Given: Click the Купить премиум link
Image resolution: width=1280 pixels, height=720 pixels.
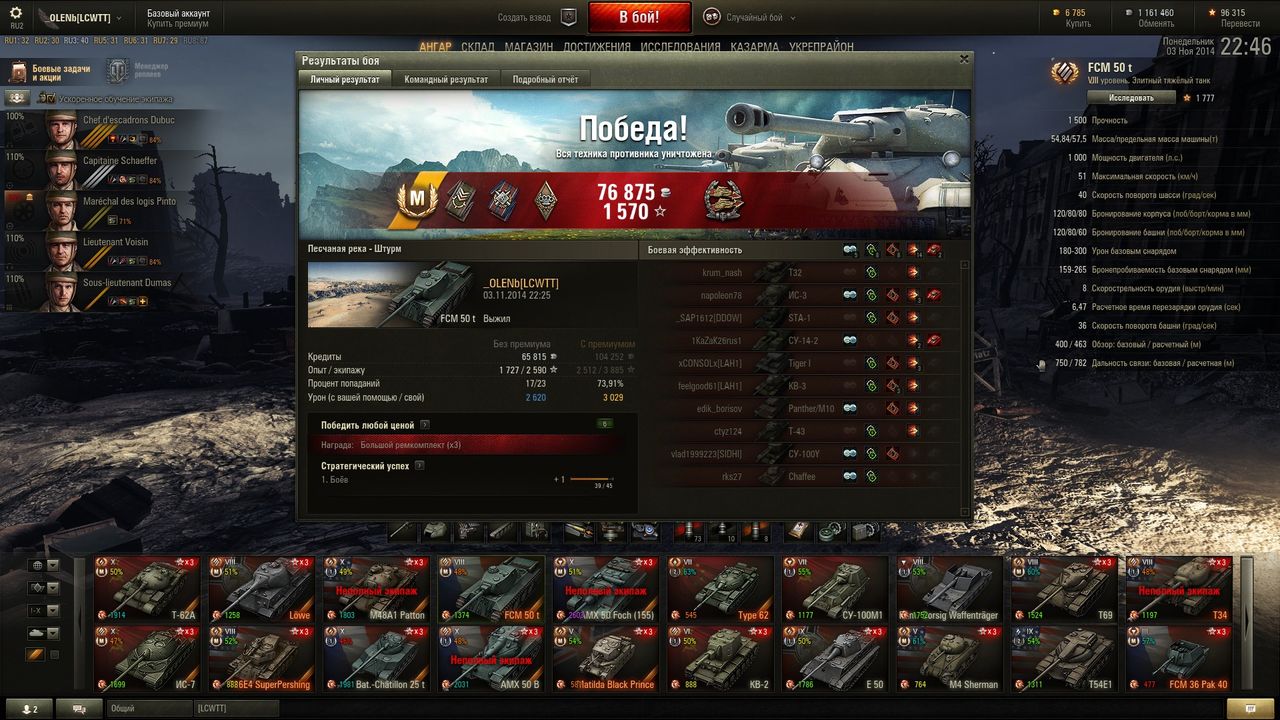Looking at the screenshot, I should point(178,23).
